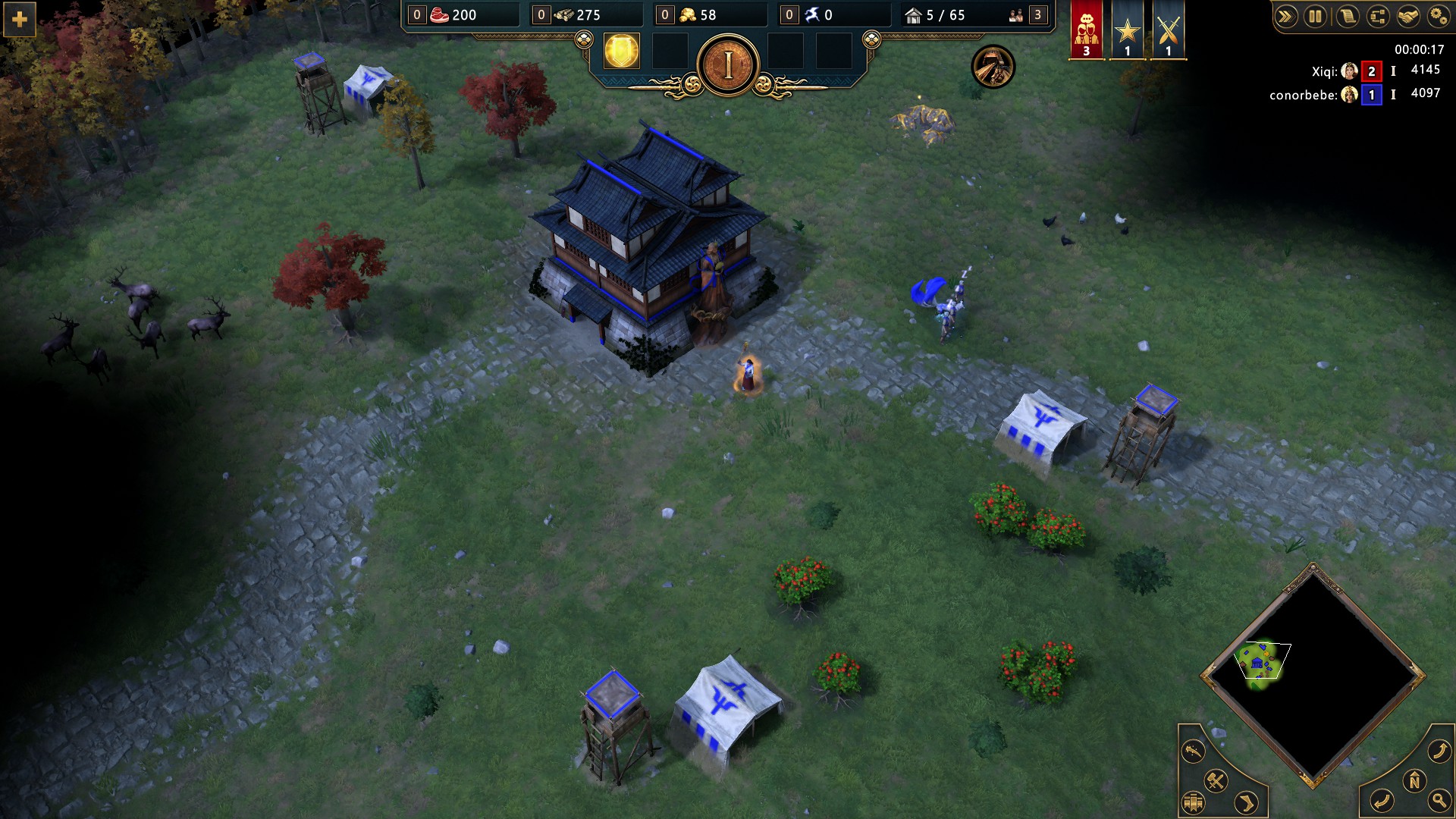Reset camera to north with N button
Screen dimensions: 1456x819
1414,780
